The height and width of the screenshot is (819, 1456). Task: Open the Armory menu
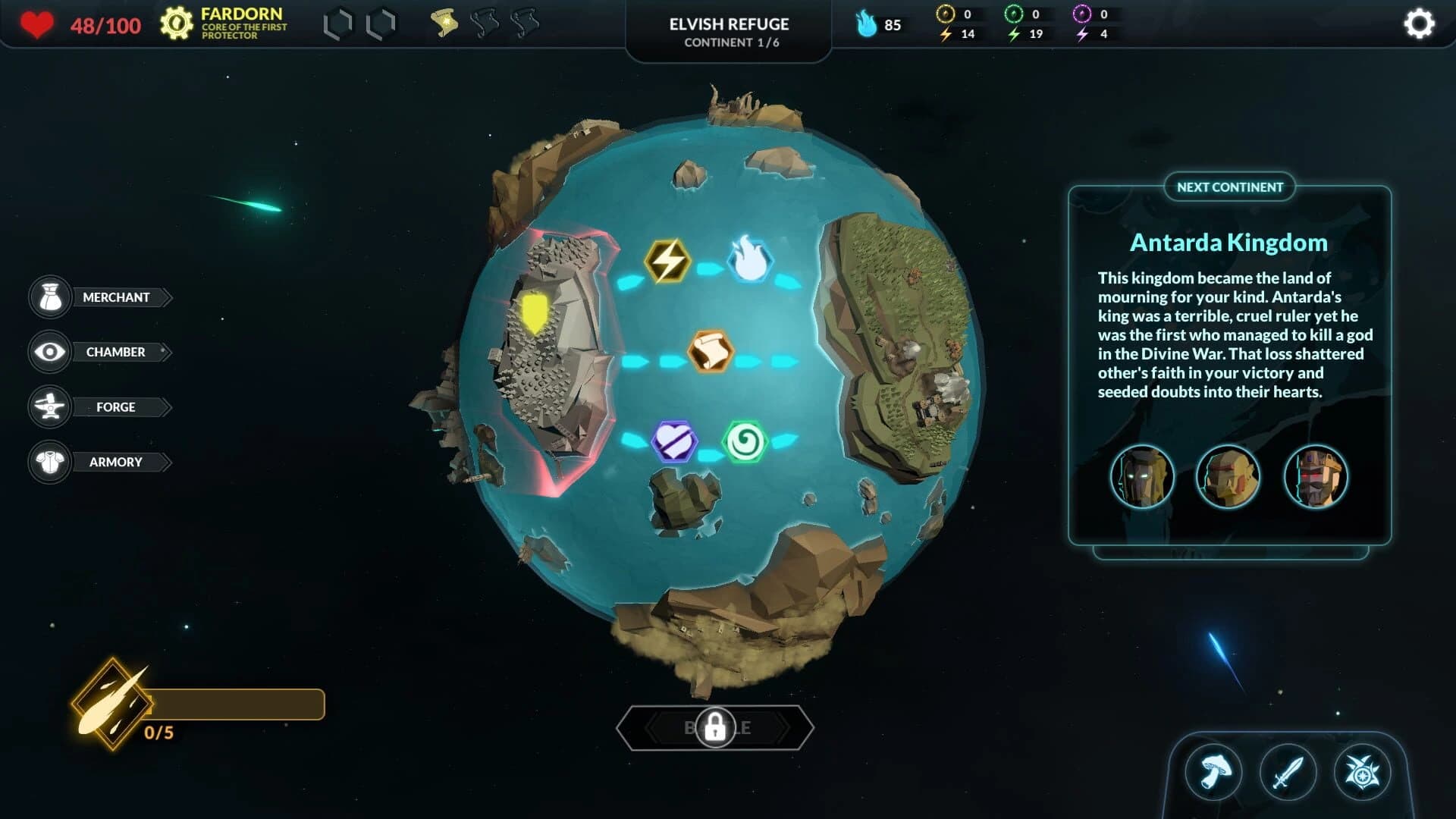tap(115, 462)
